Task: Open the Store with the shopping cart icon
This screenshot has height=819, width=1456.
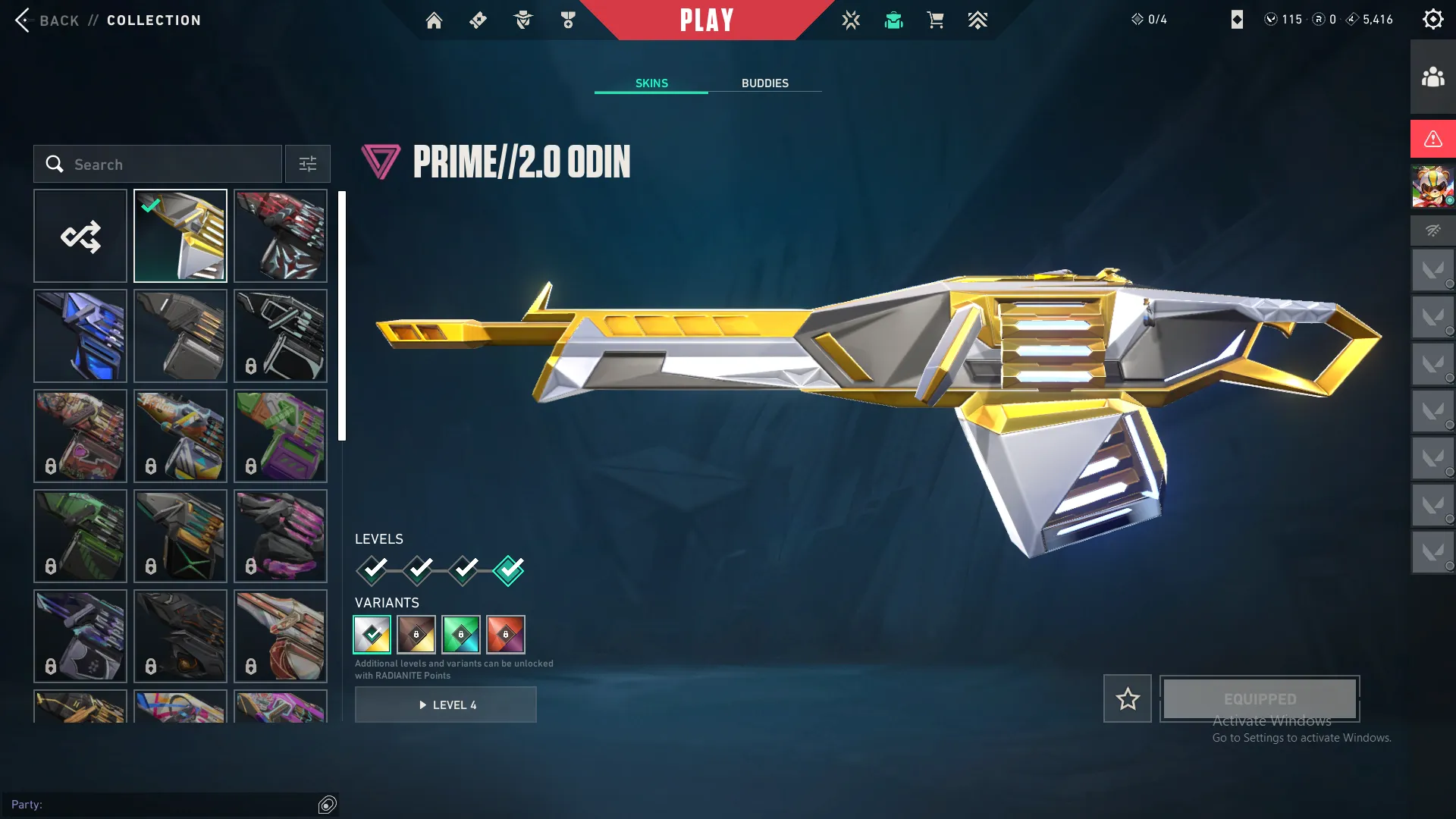Action: (x=935, y=20)
